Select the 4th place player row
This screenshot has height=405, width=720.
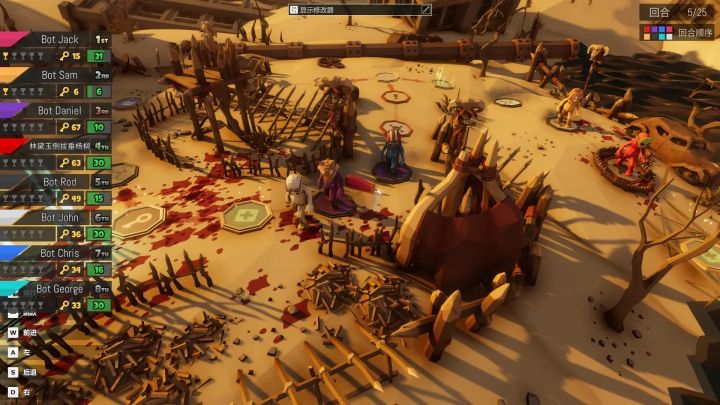(x=58, y=154)
